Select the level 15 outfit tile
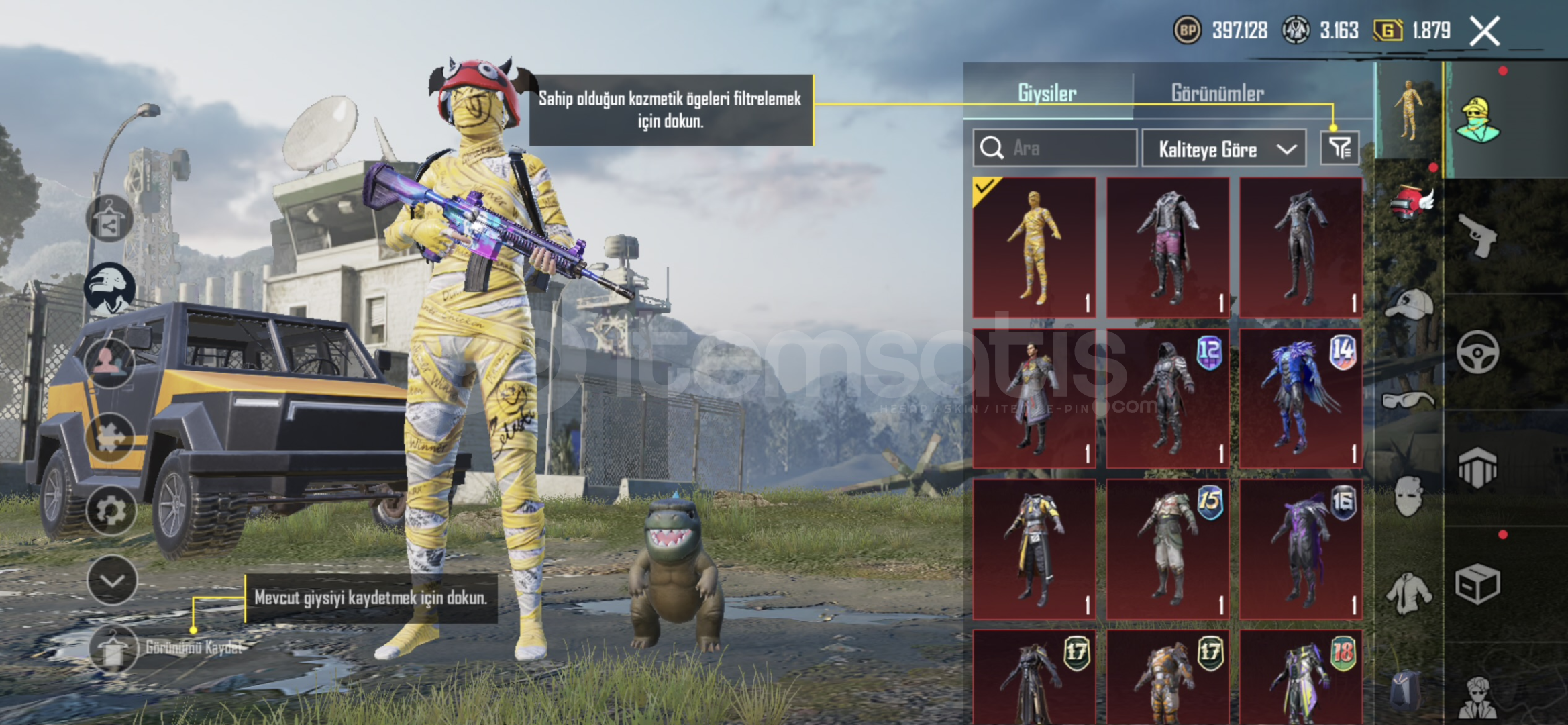 click(x=1167, y=548)
